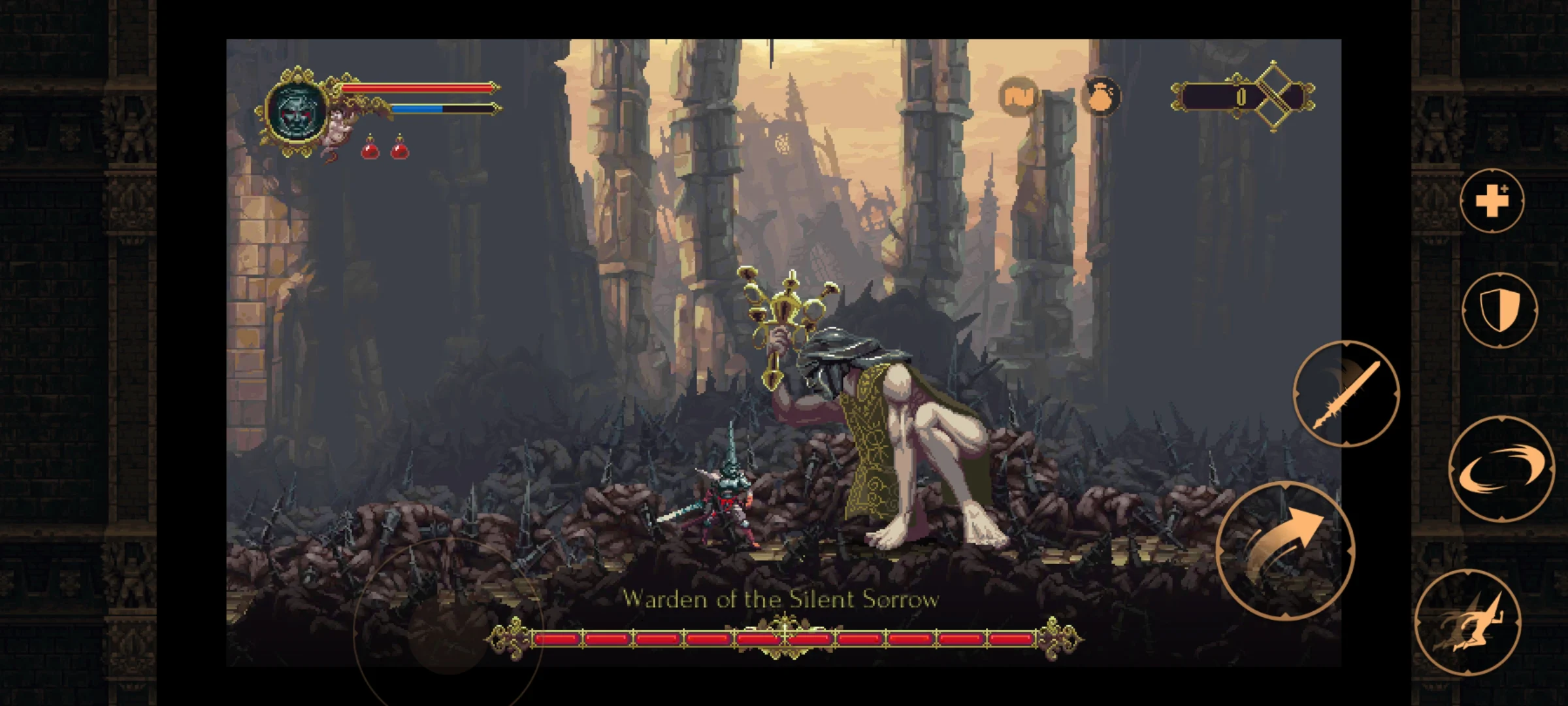The height and width of the screenshot is (706, 1568).
Task: Select the fist ability icon at the top
Action: pyautogui.click(x=1018, y=95)
